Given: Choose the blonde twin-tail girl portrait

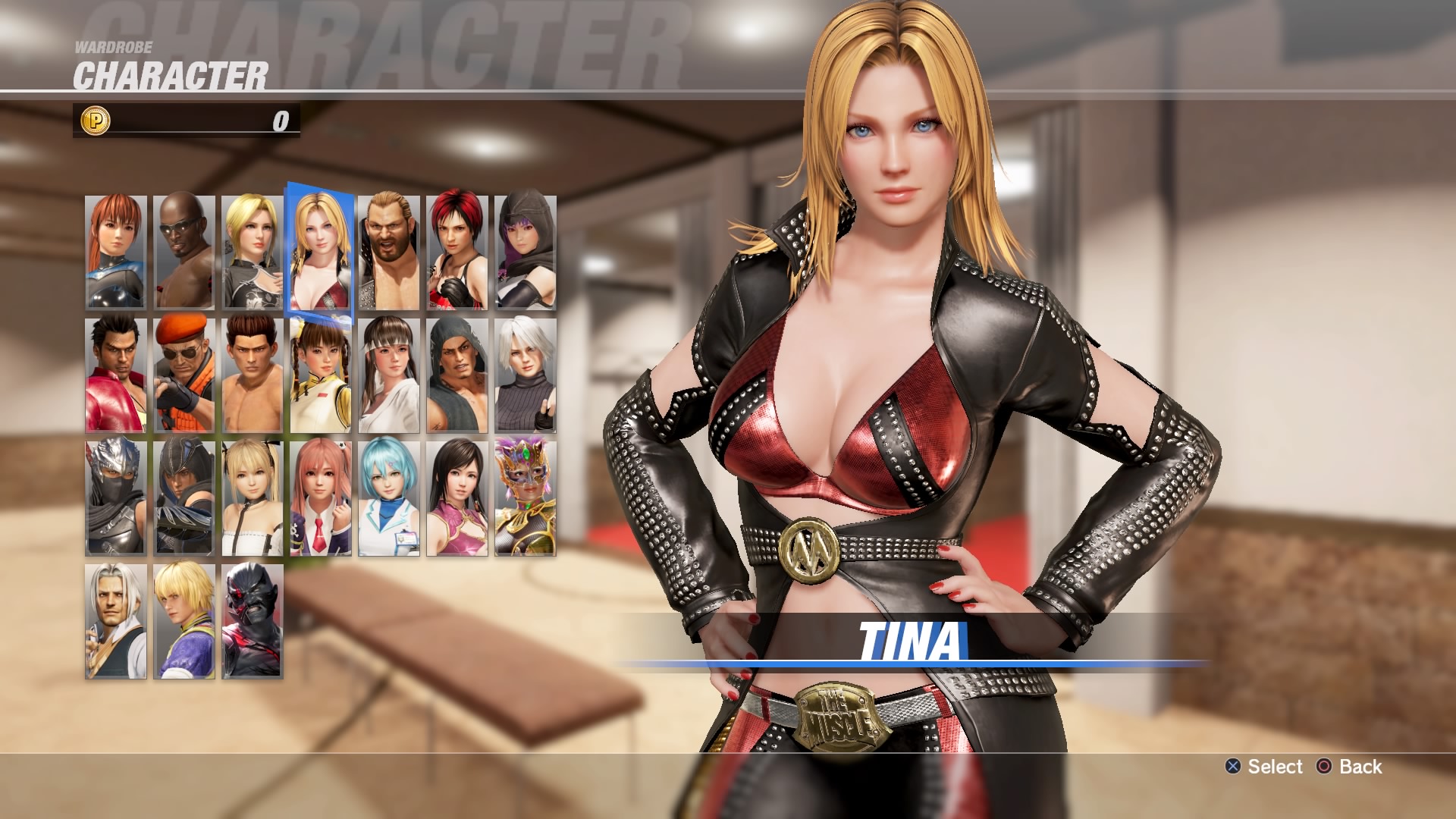Looking at the screenshot, I should point(253,498).
